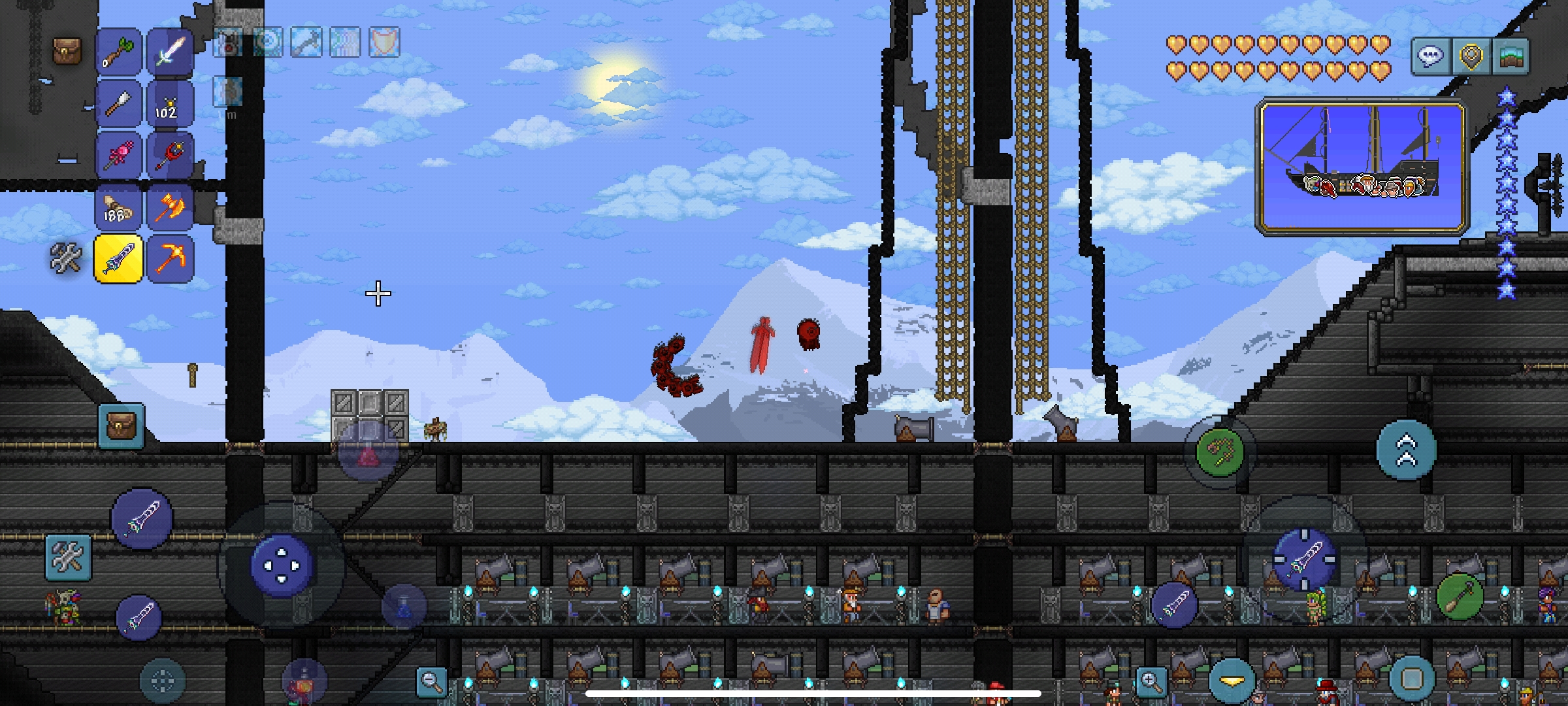Open the chat speech bubble button
Image resolution: width=1568 pixels, height=706 pixels.
point(1430,56)
